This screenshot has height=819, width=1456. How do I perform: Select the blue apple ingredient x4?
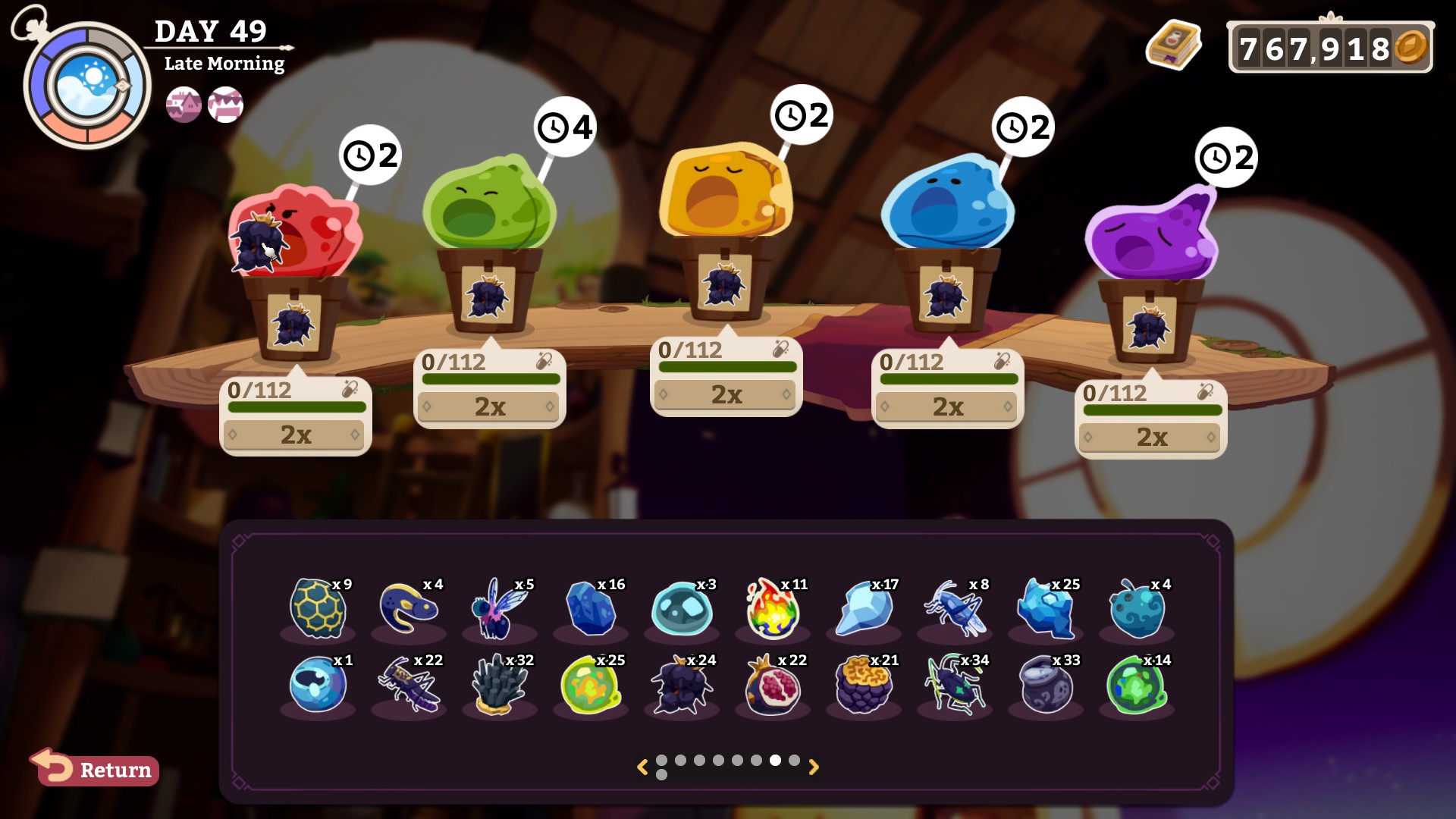point(1136,608)
